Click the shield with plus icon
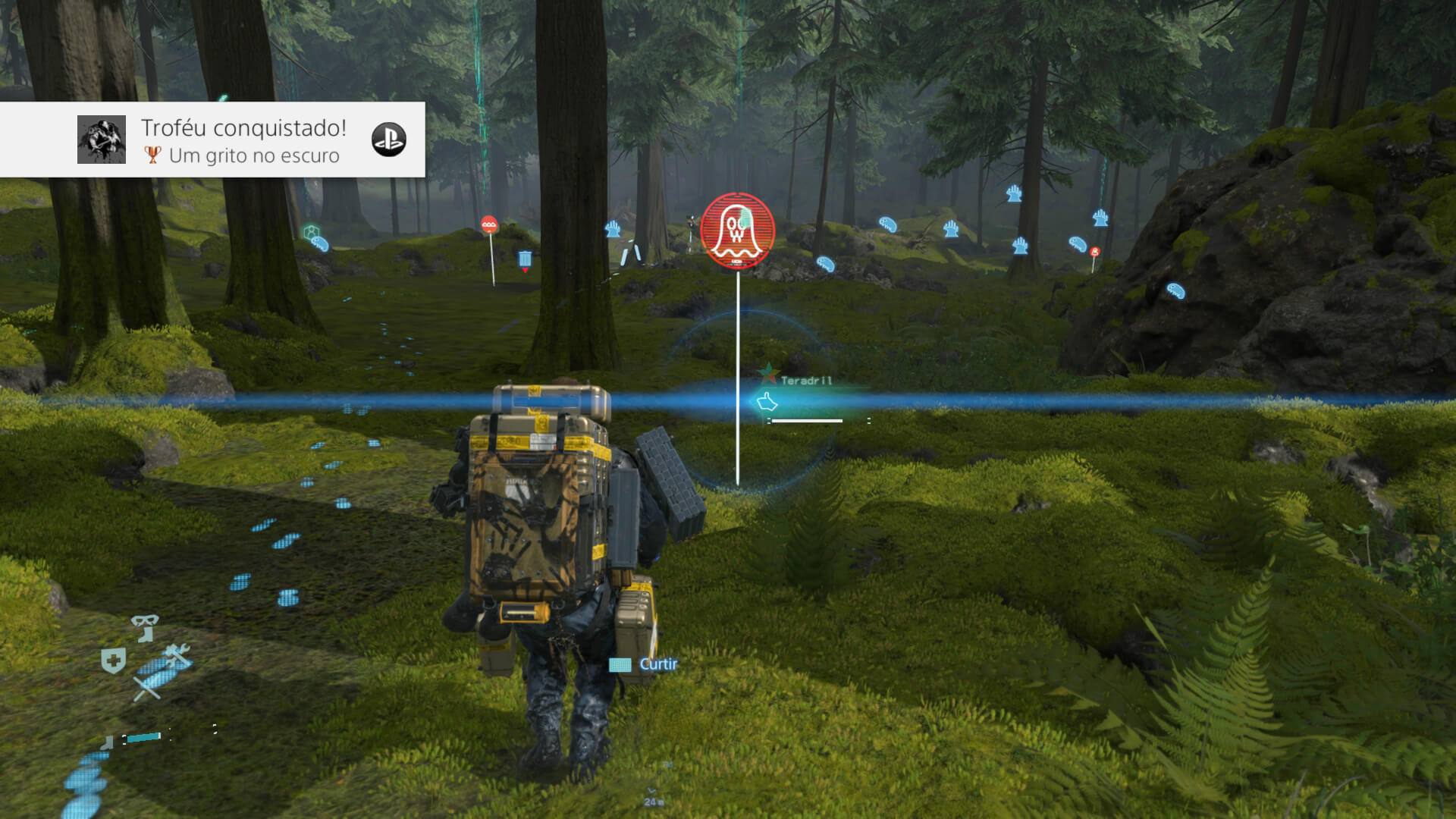 [113, 661]
